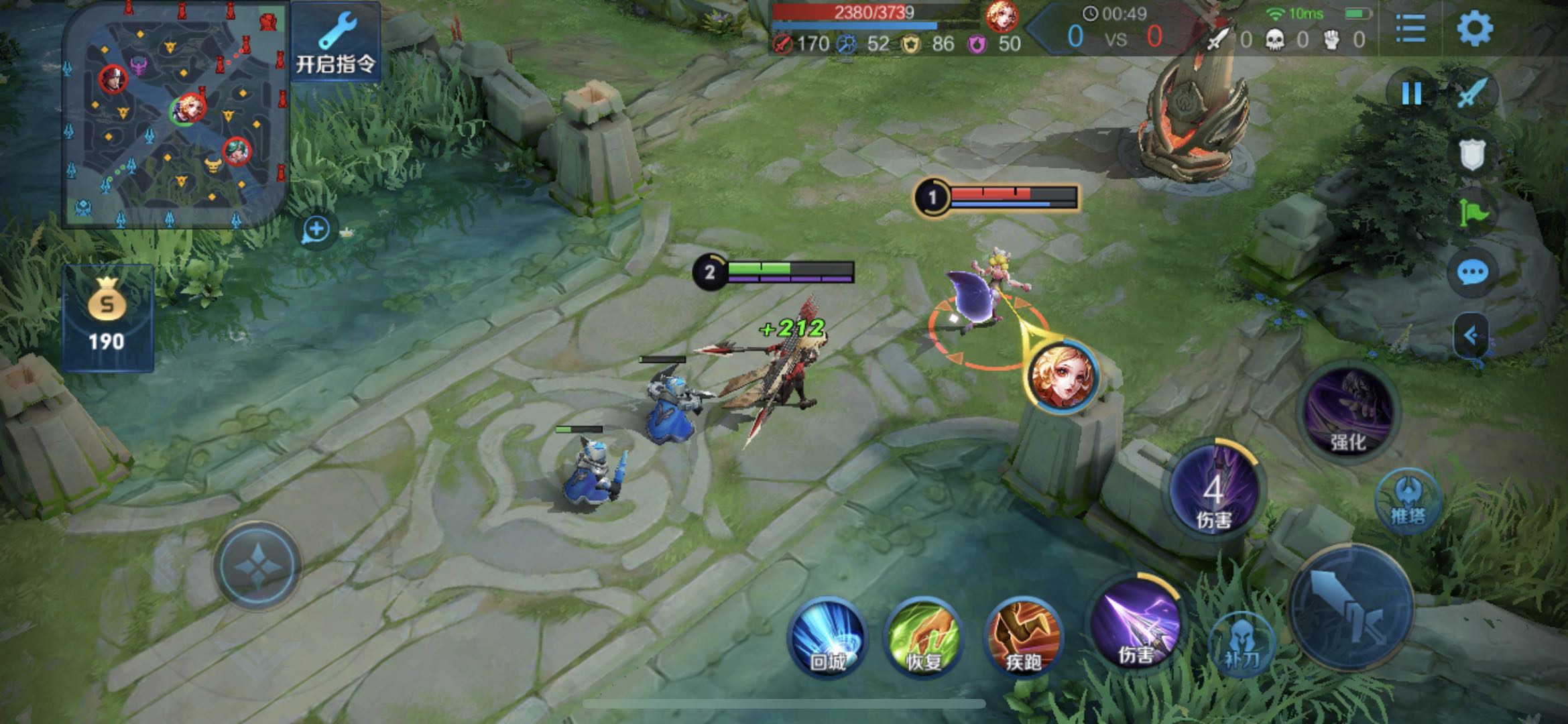Send the shield defend signal
The width and height of the screenshot is (1568, 724).
[x=1472, y=156]
